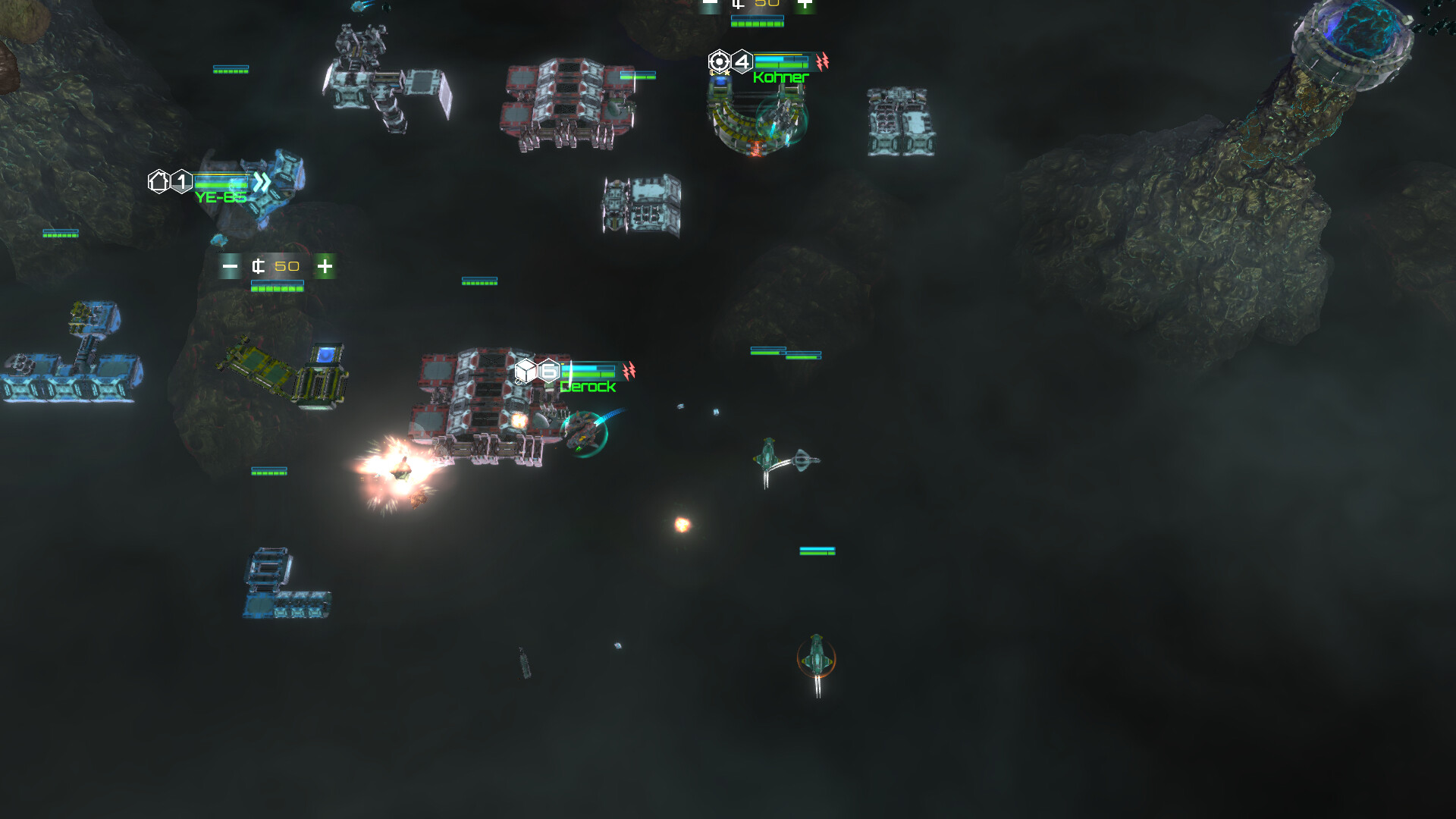Viewport: 1456px width, 819px height.
Task: Select the player name Kohner
Action: point(780,79)
